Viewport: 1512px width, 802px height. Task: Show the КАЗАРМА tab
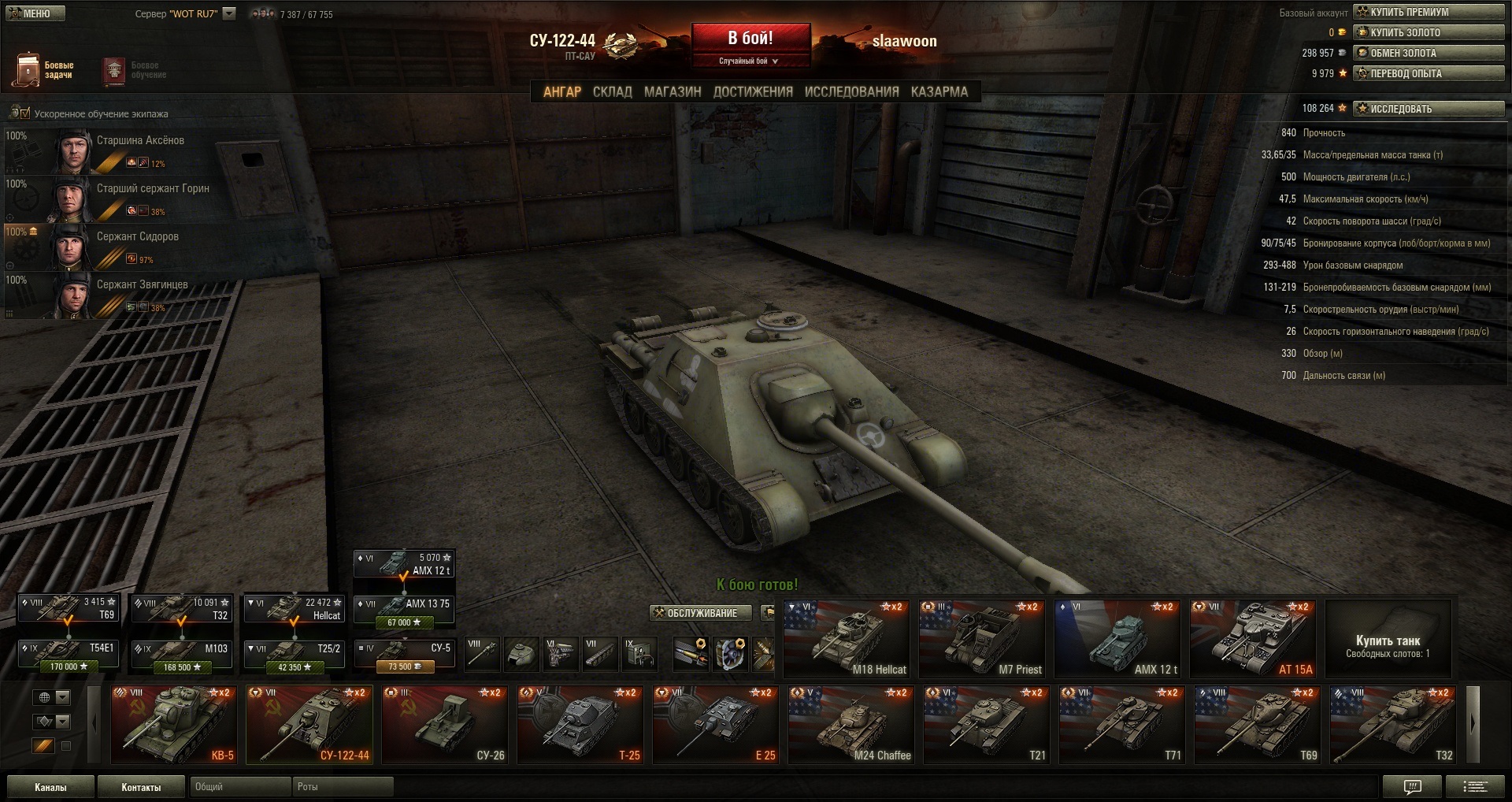939,91
